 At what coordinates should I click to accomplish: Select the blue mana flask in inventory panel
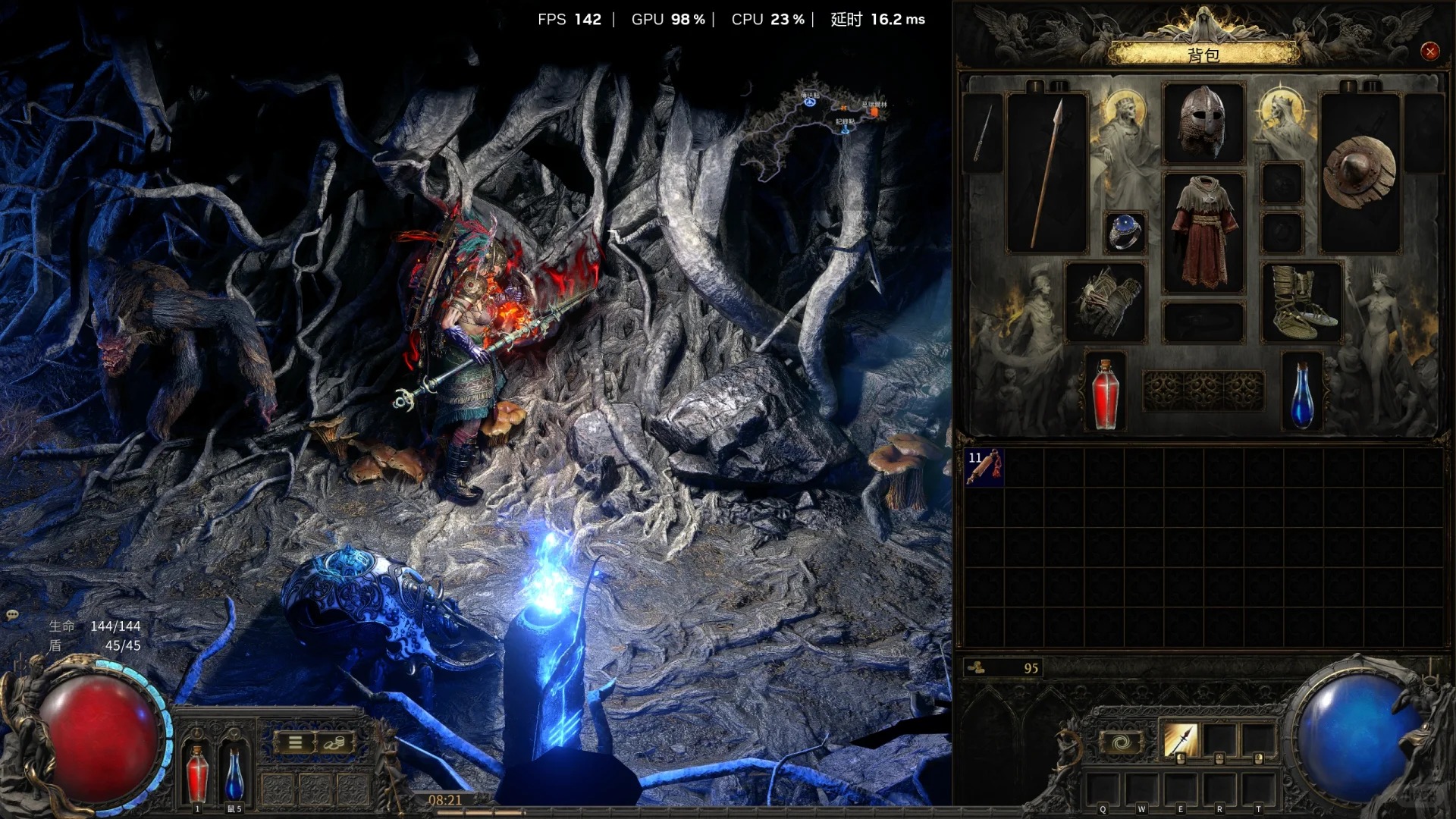[1301, 393]
